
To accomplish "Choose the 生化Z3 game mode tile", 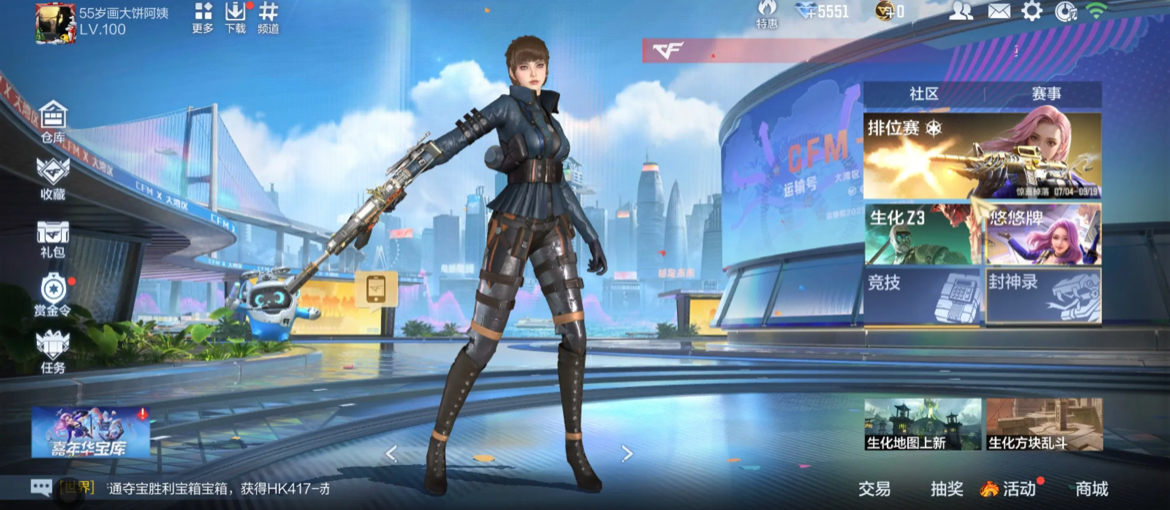I will point(922,234).
